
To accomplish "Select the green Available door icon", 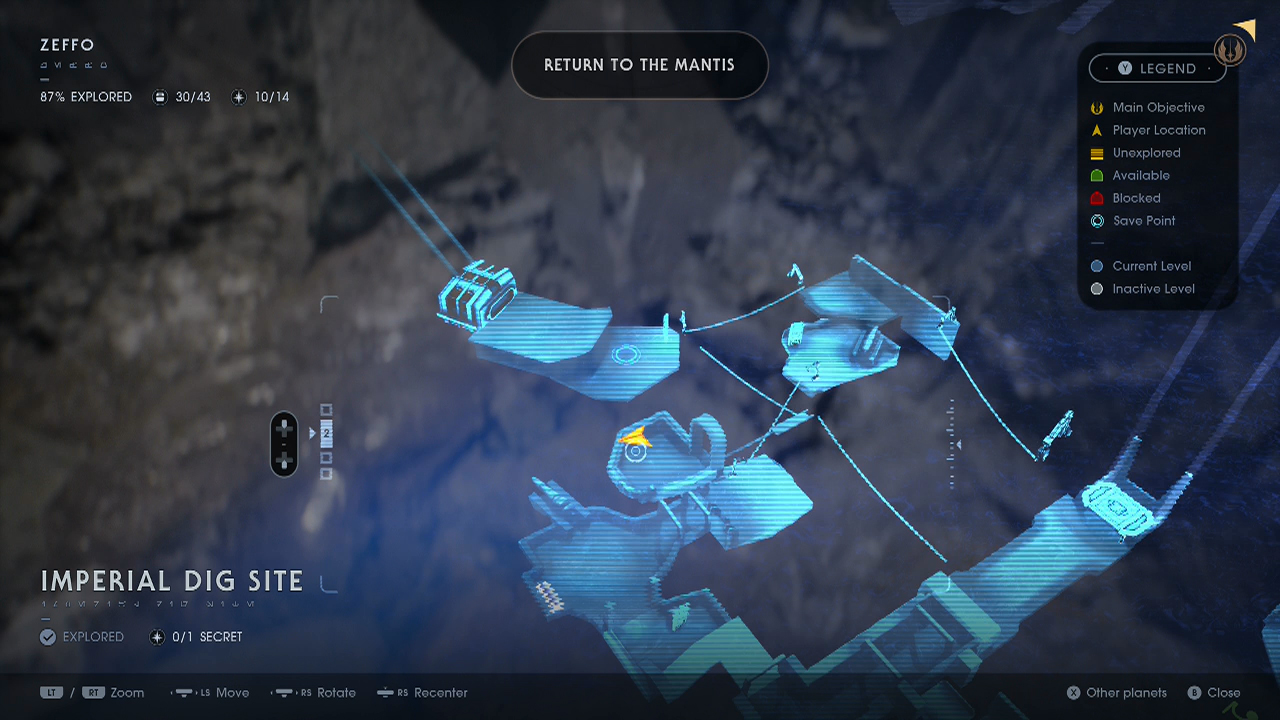I will tap(1097, 175).
